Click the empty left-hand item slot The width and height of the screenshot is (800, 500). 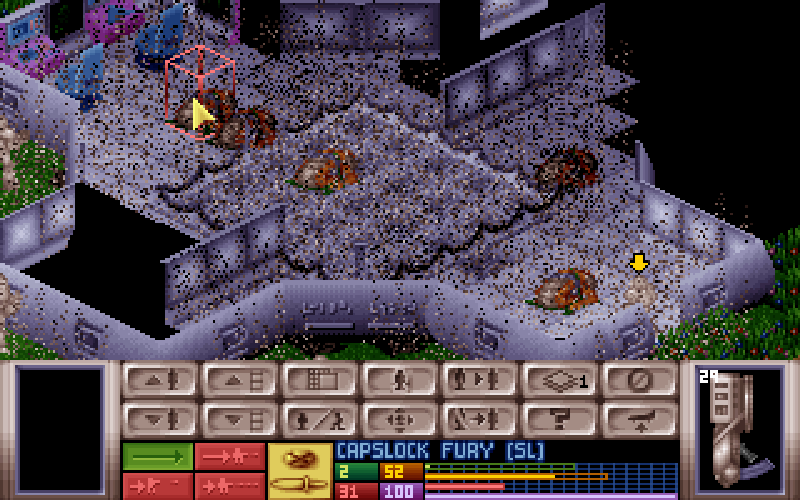click(60, 430)
